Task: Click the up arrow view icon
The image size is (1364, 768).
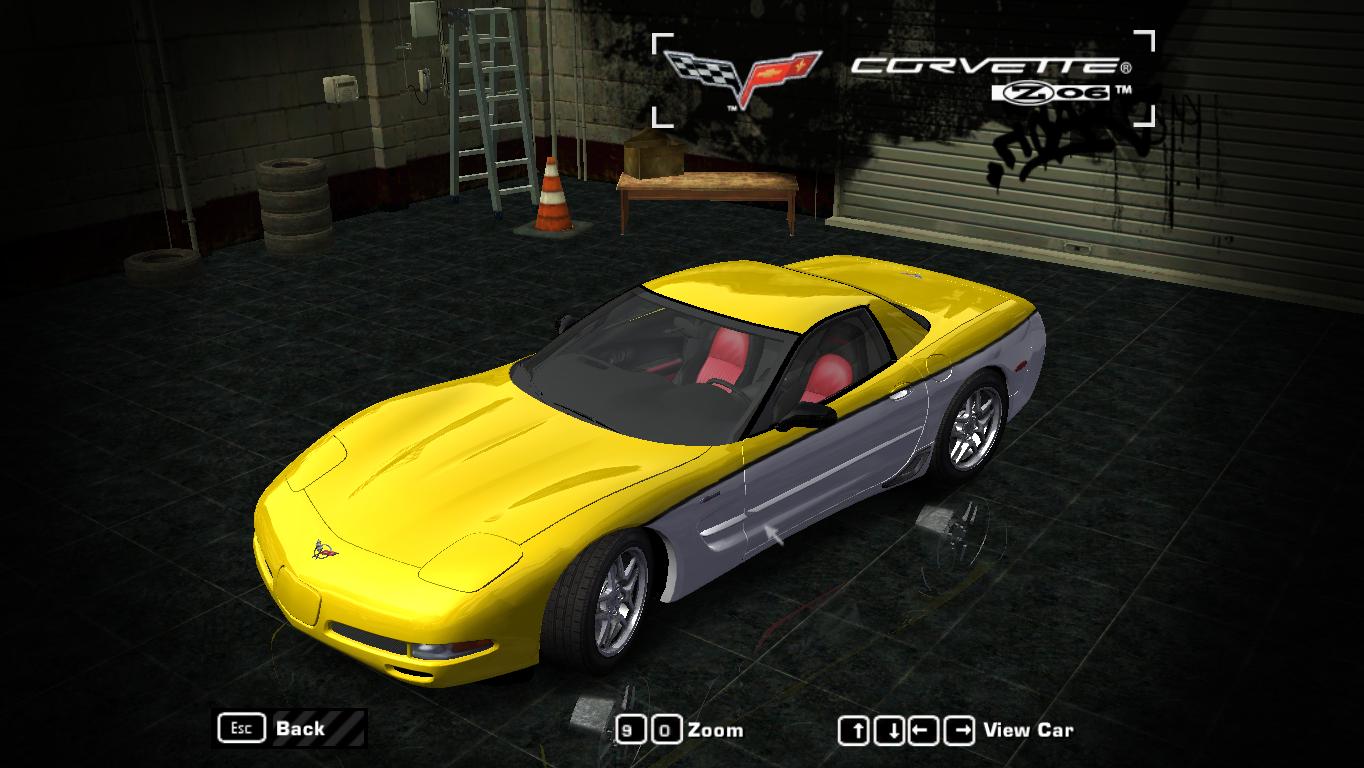Action: pos(853,729)
